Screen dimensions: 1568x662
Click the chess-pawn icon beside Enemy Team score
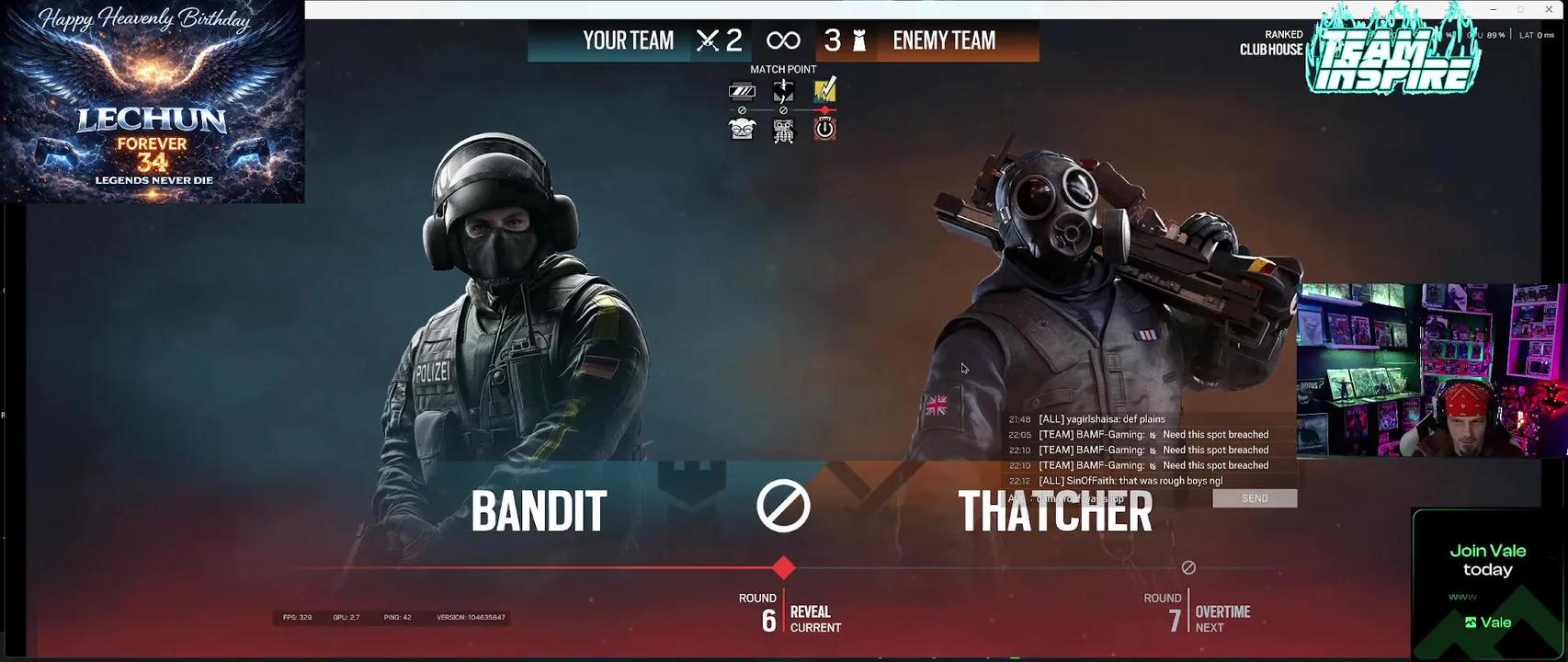tap(858, 40)
